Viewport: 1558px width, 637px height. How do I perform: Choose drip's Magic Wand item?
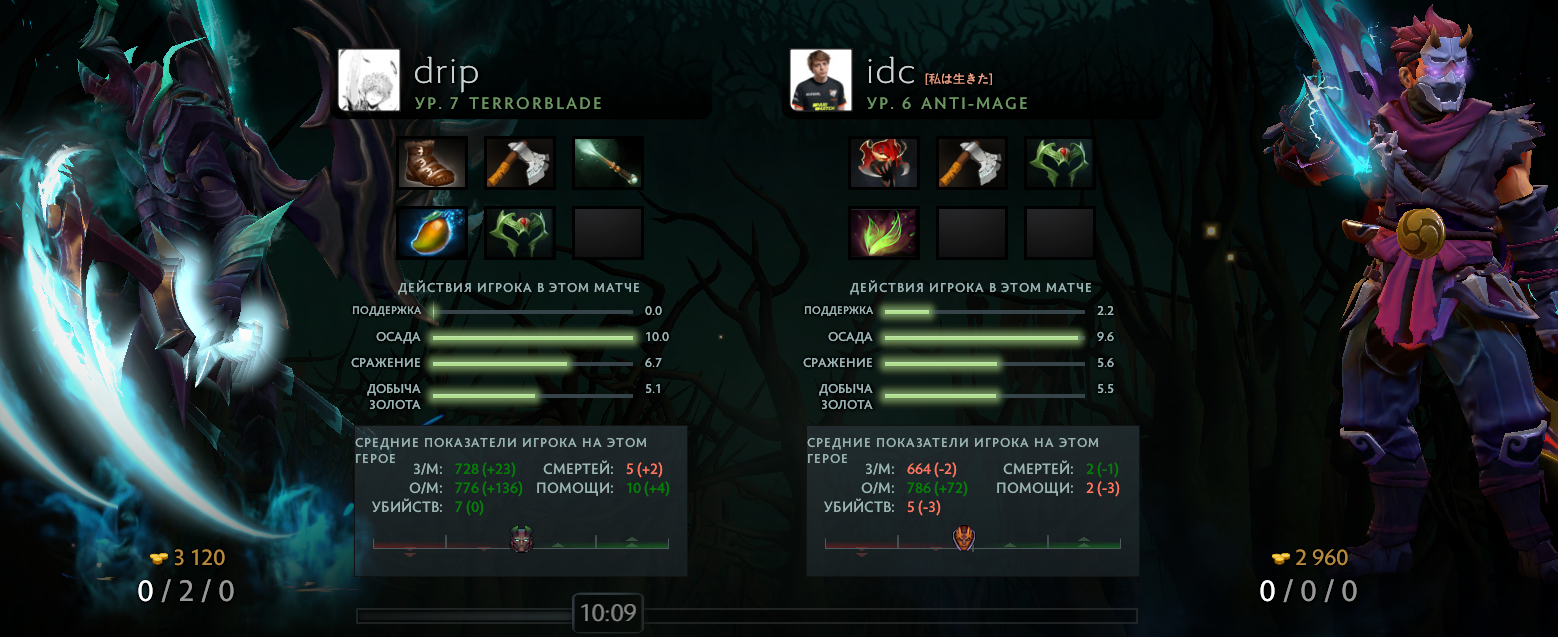pos(608,163)
